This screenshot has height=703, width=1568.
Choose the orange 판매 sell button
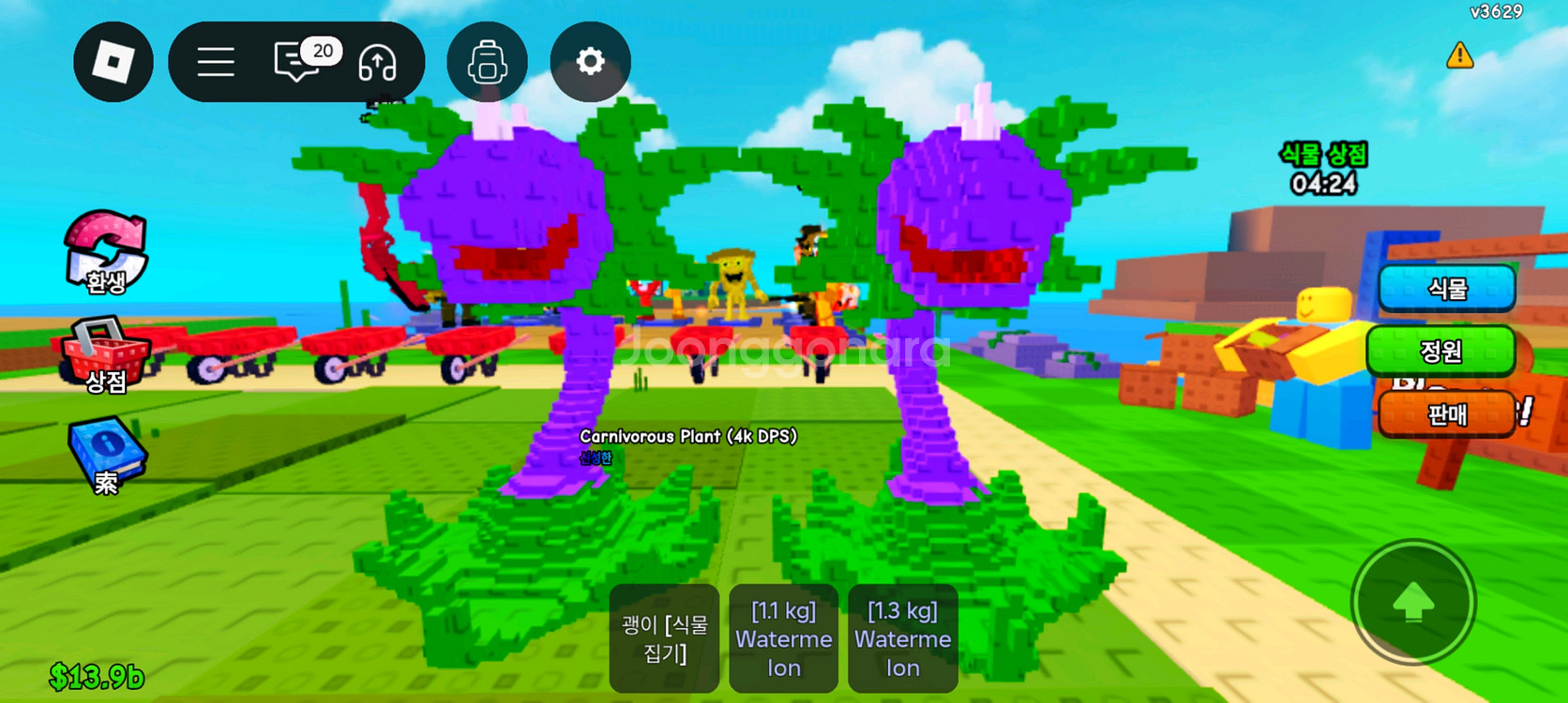coord(1446,414)
